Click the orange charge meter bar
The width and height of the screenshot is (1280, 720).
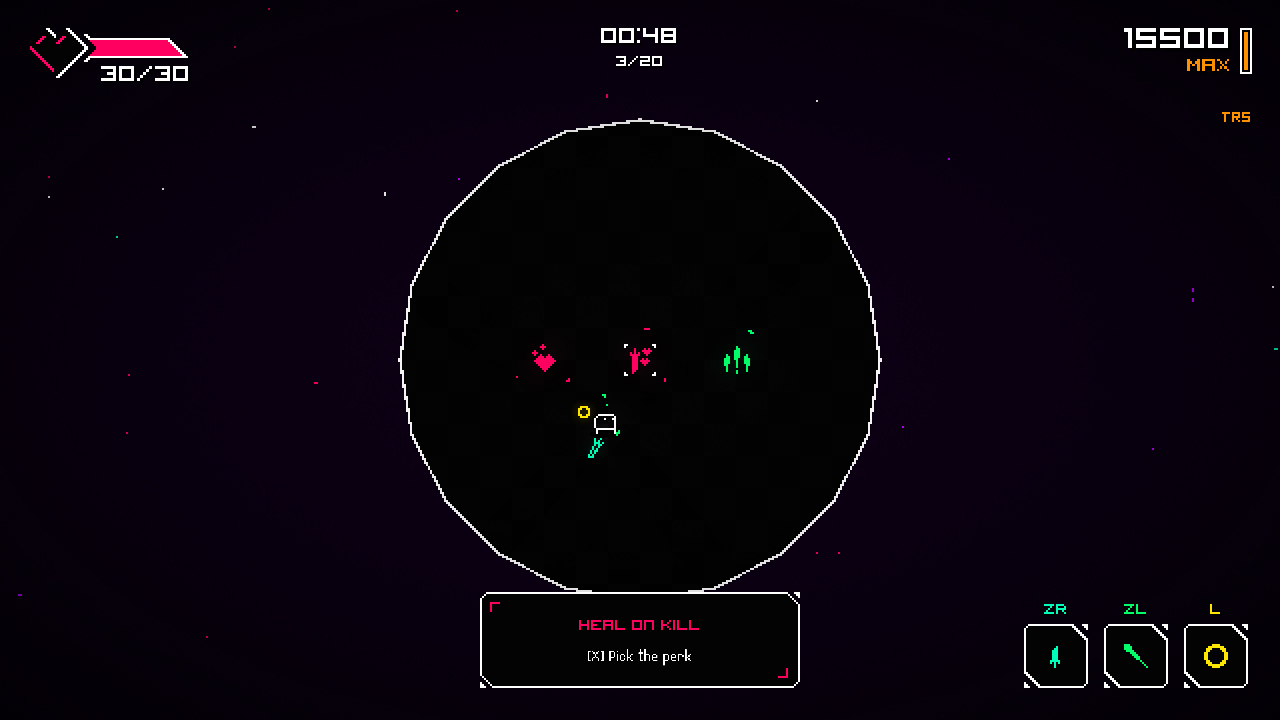pos(1245,50)
